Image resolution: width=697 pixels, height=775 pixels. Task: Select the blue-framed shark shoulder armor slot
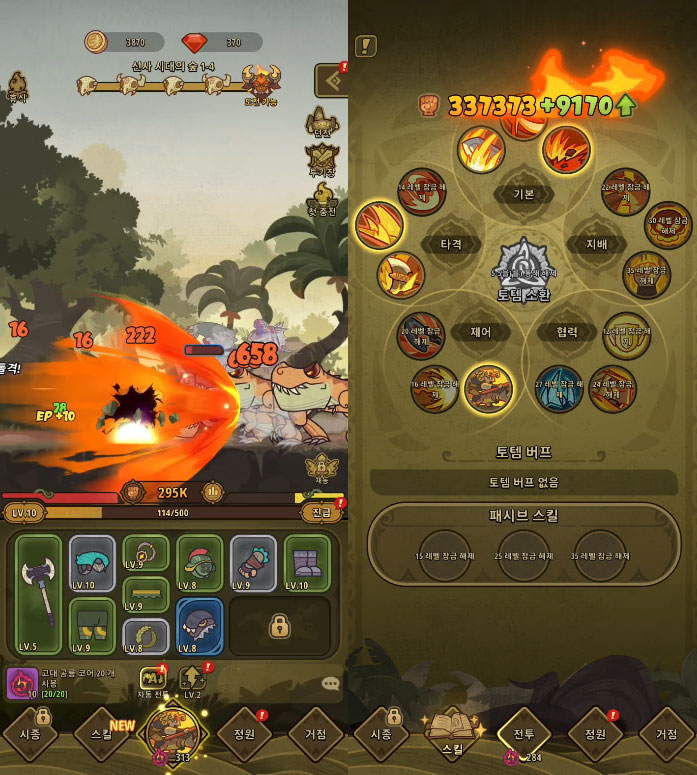(x=200, y=626)
